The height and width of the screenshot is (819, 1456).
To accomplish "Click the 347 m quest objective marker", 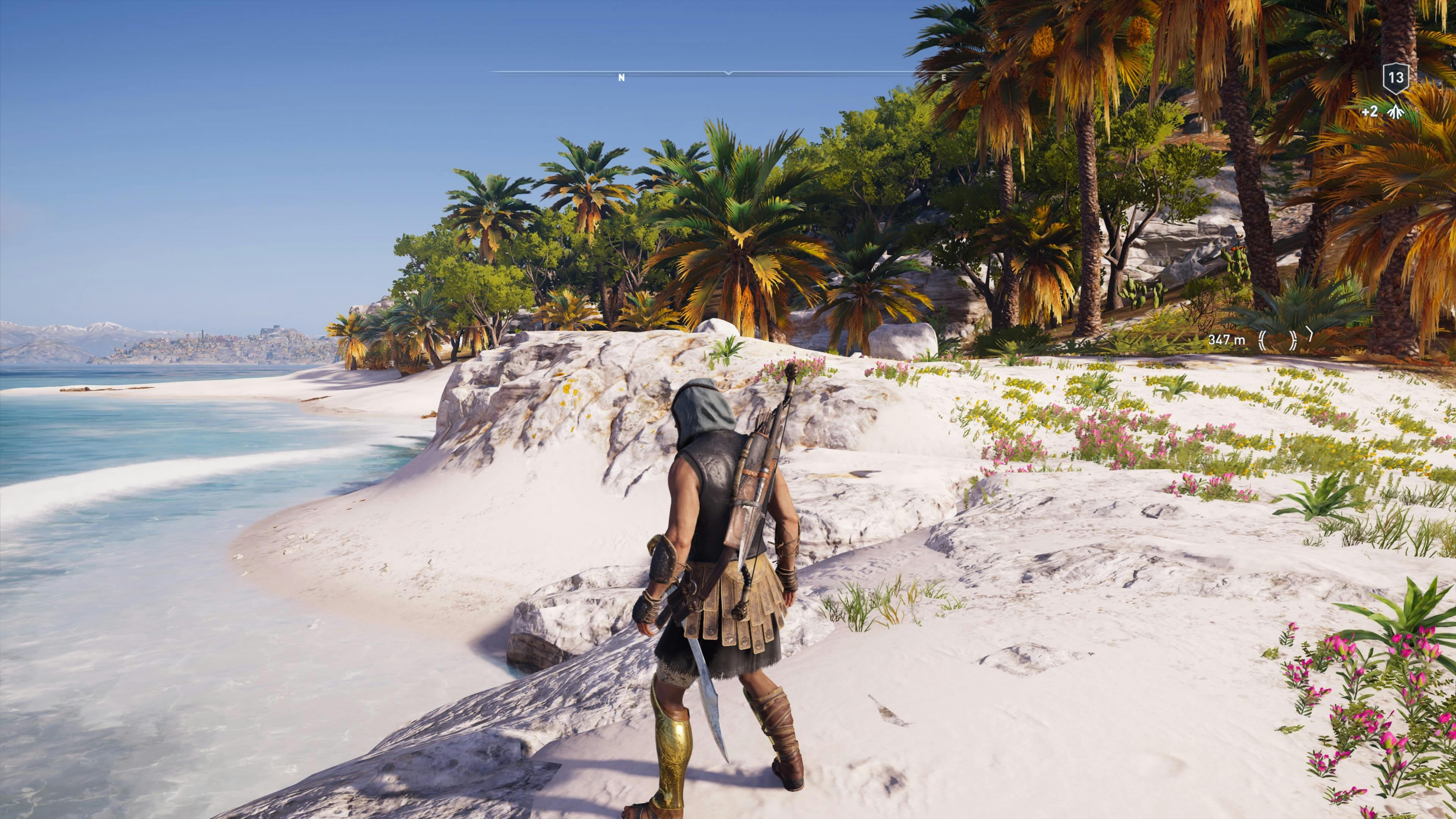I will [1227, 340].
